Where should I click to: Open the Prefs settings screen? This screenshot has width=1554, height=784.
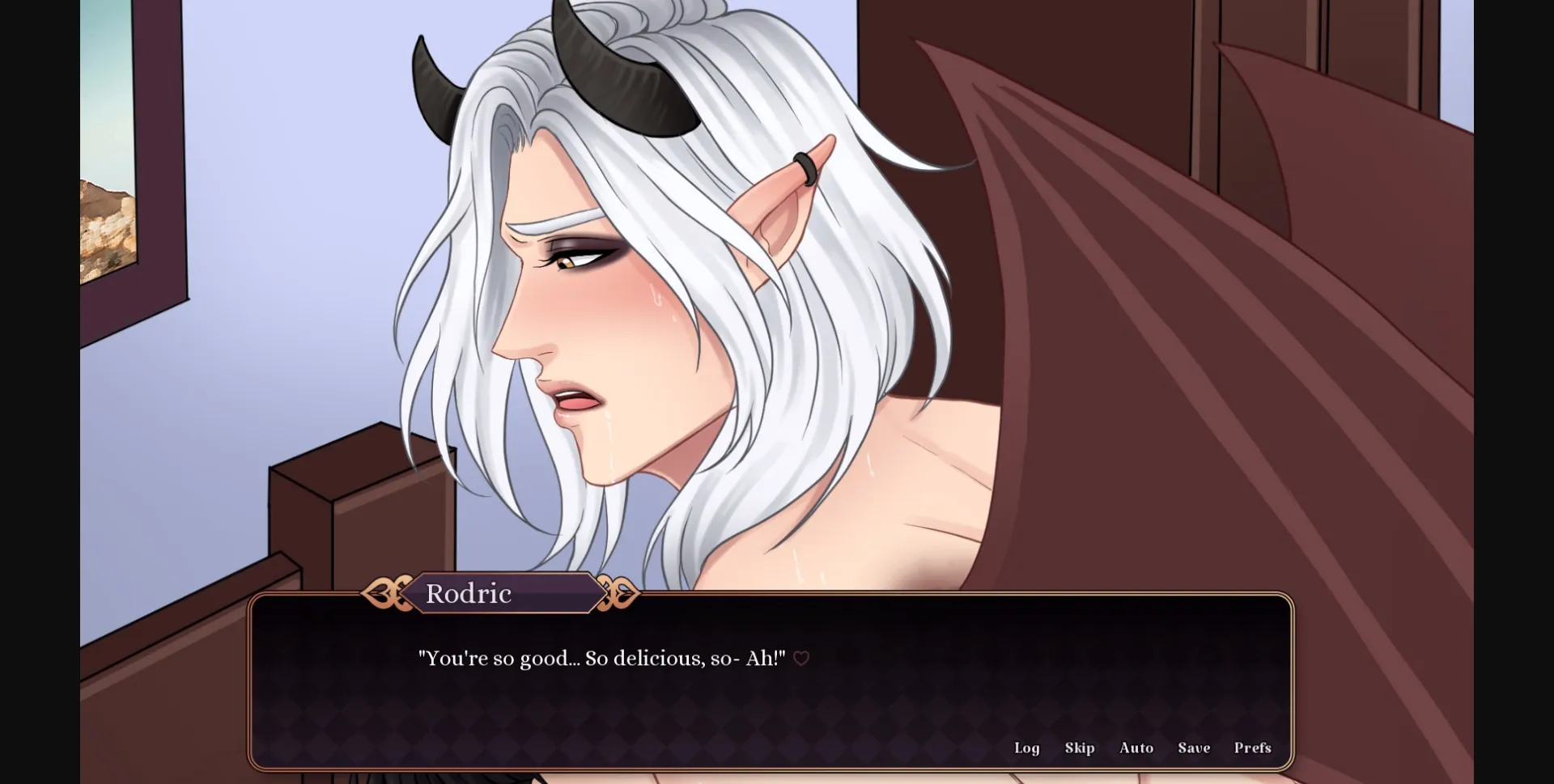[1252, 748]
